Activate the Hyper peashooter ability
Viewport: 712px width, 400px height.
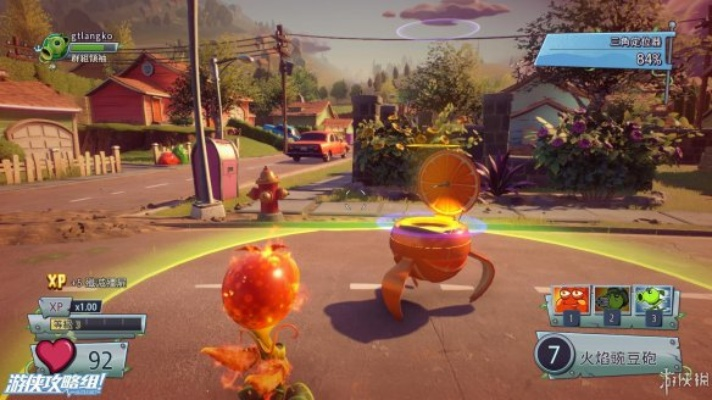[652, 302]
